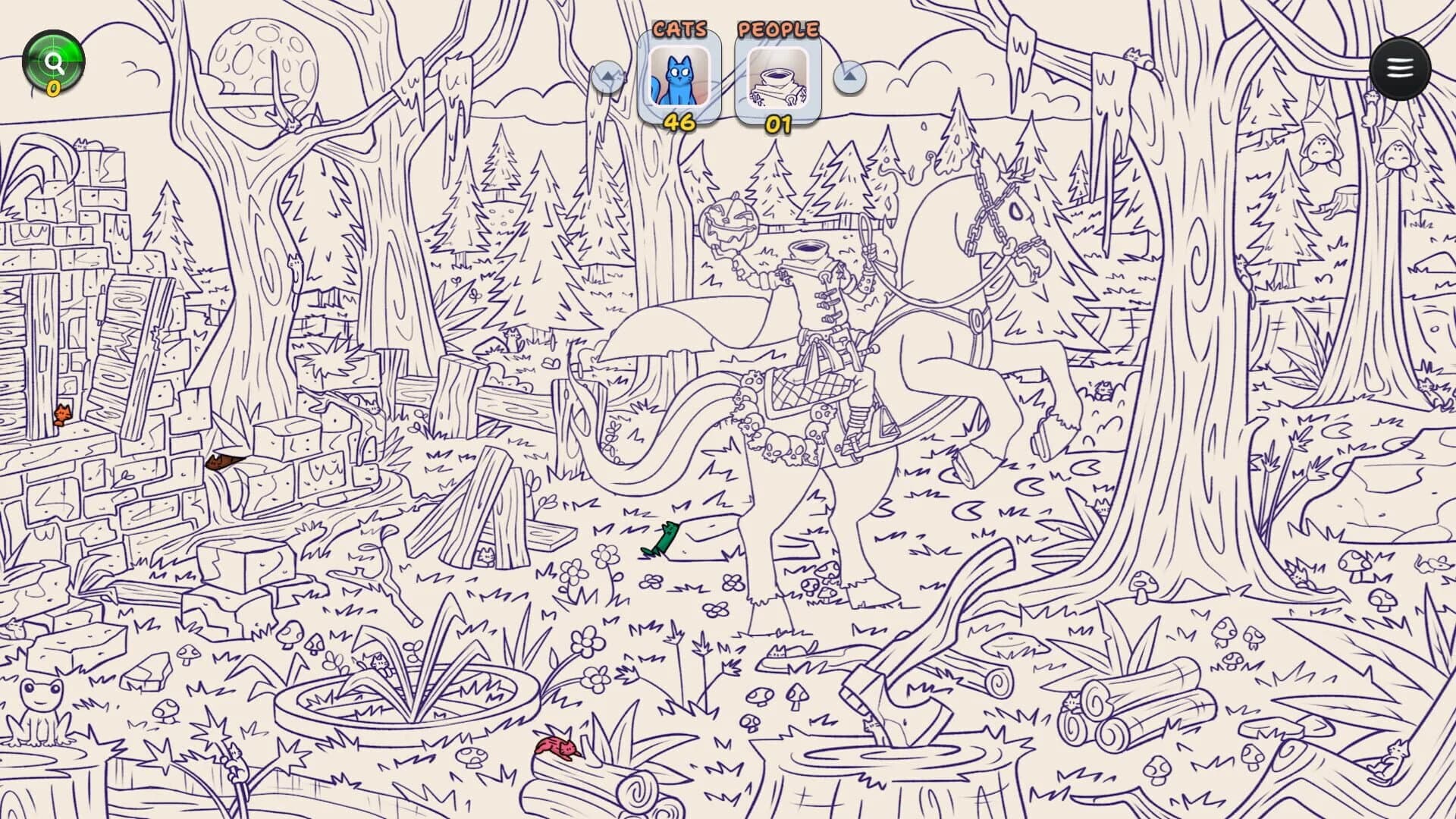Click the CATS counter showing 46
This screenshot has width=1456, height=819.
click(680, 120)
